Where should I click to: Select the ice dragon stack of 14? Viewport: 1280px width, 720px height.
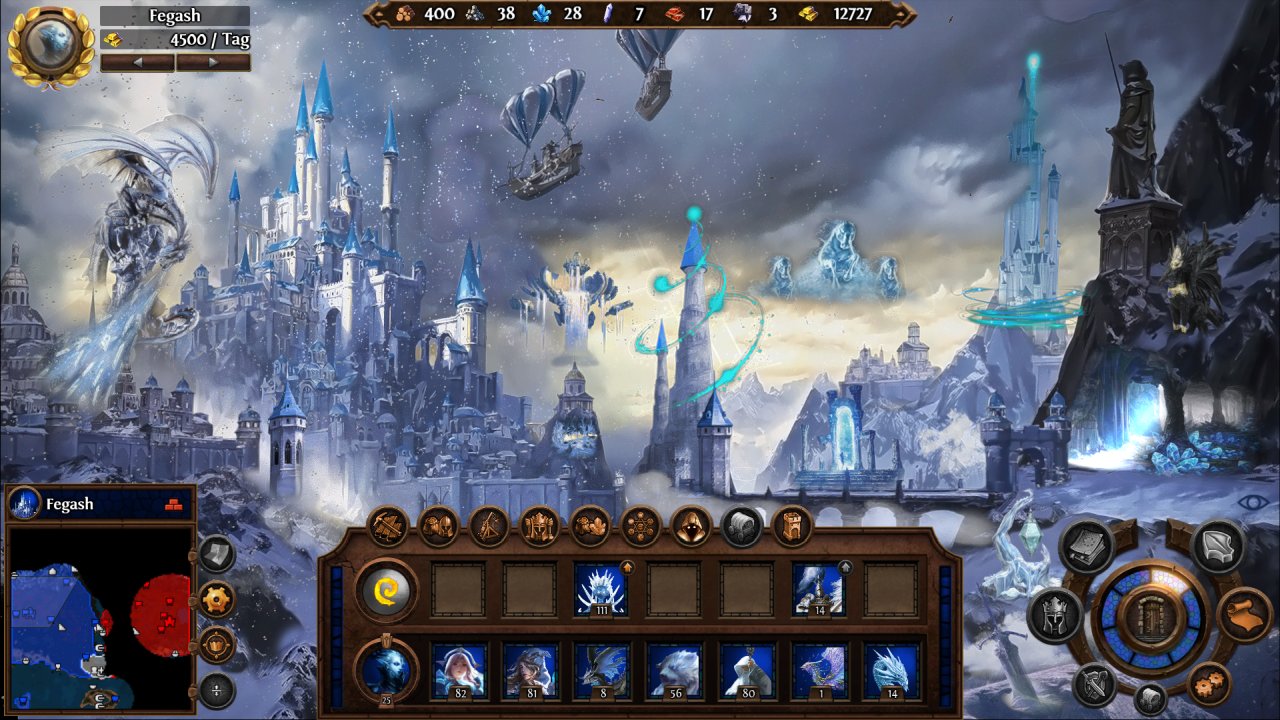pos(890,670)
